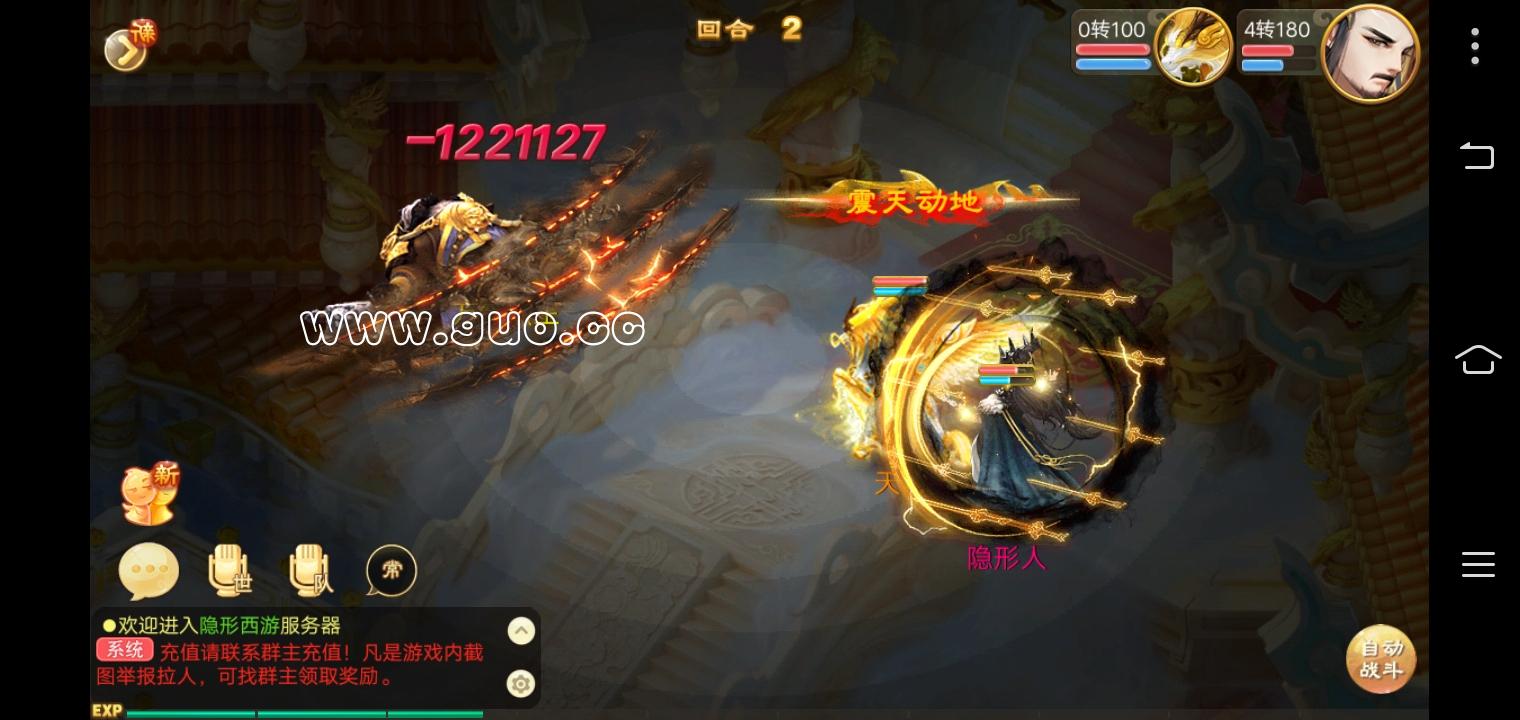This screenshot has width=1520, height=720.
Task: Select the 队 team channel microphone icon
Action: [x=309, y=570]
